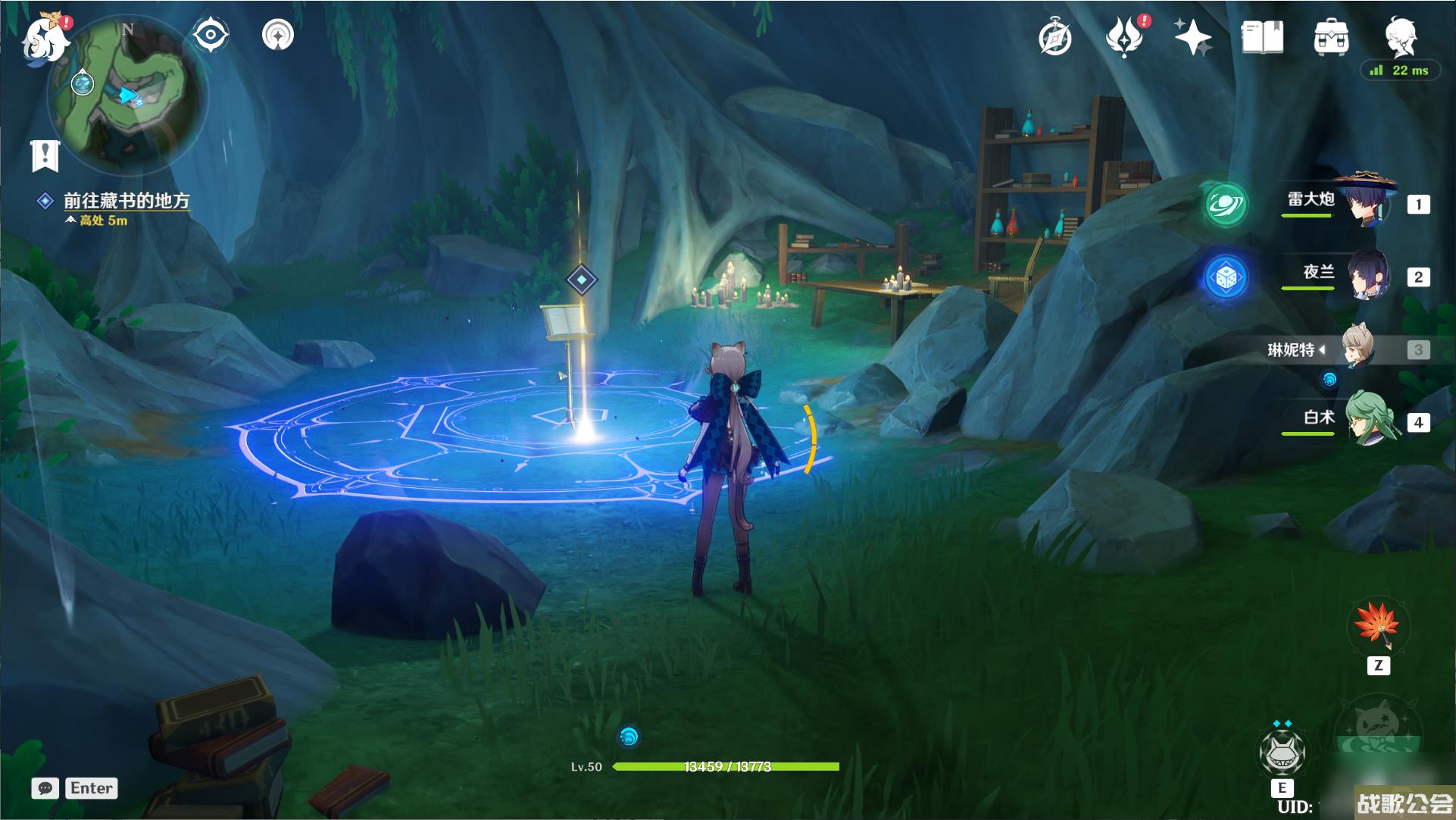Open the compass adventure handbook icon
The width and height of the screenshot is (1456, 820).
1055,38
